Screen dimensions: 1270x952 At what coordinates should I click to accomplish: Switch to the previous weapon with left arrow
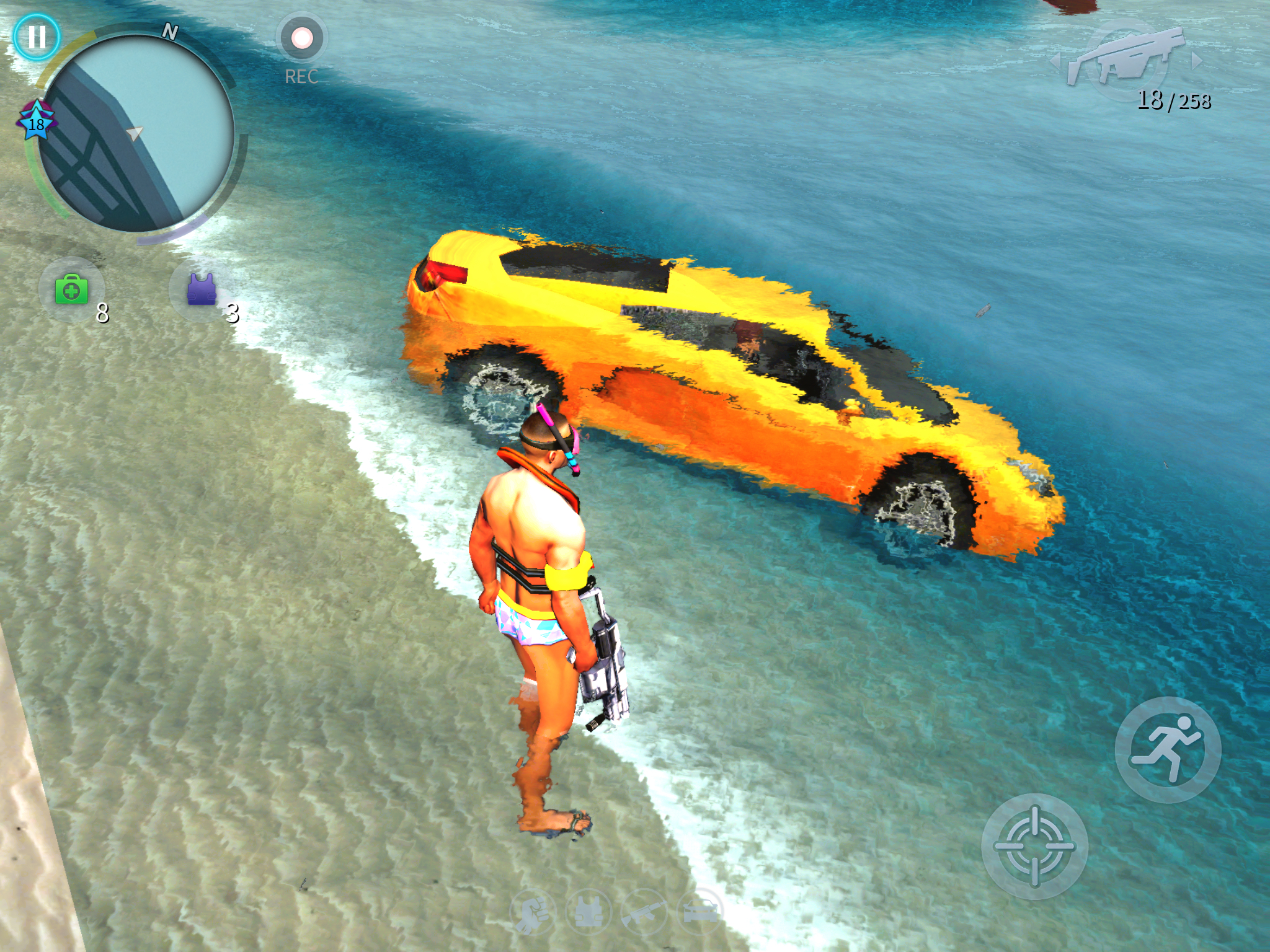point(1055,62)
